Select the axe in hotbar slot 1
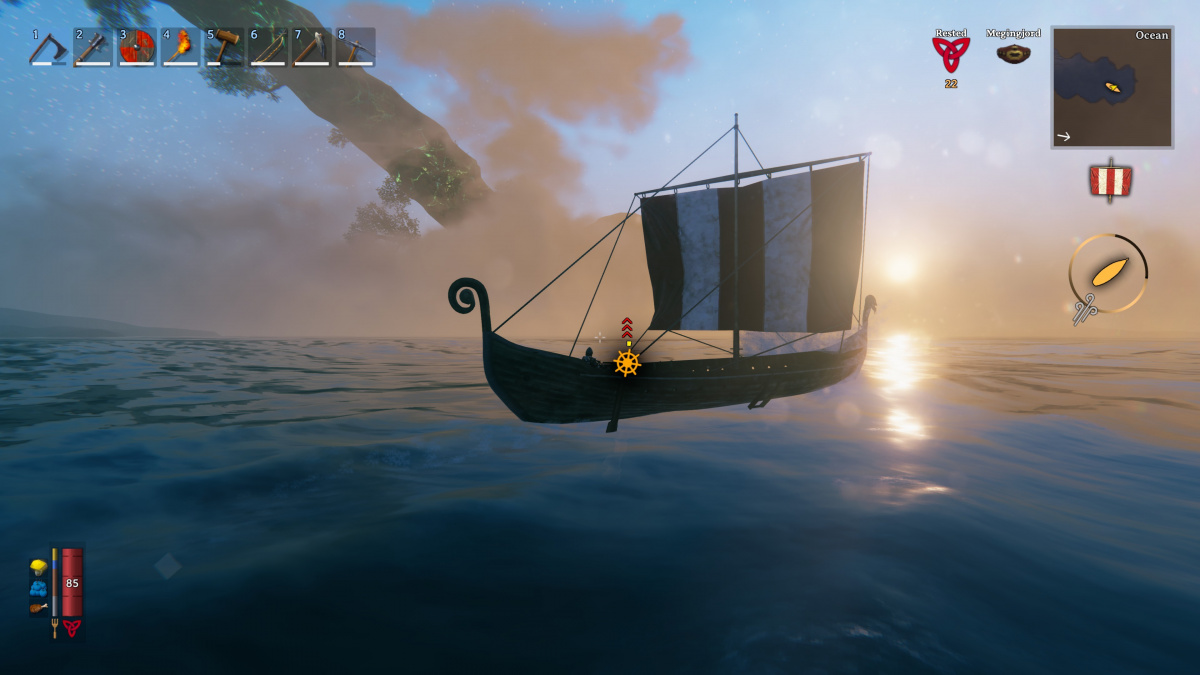This screenshot has height=675, width=1200. point(48,47)
